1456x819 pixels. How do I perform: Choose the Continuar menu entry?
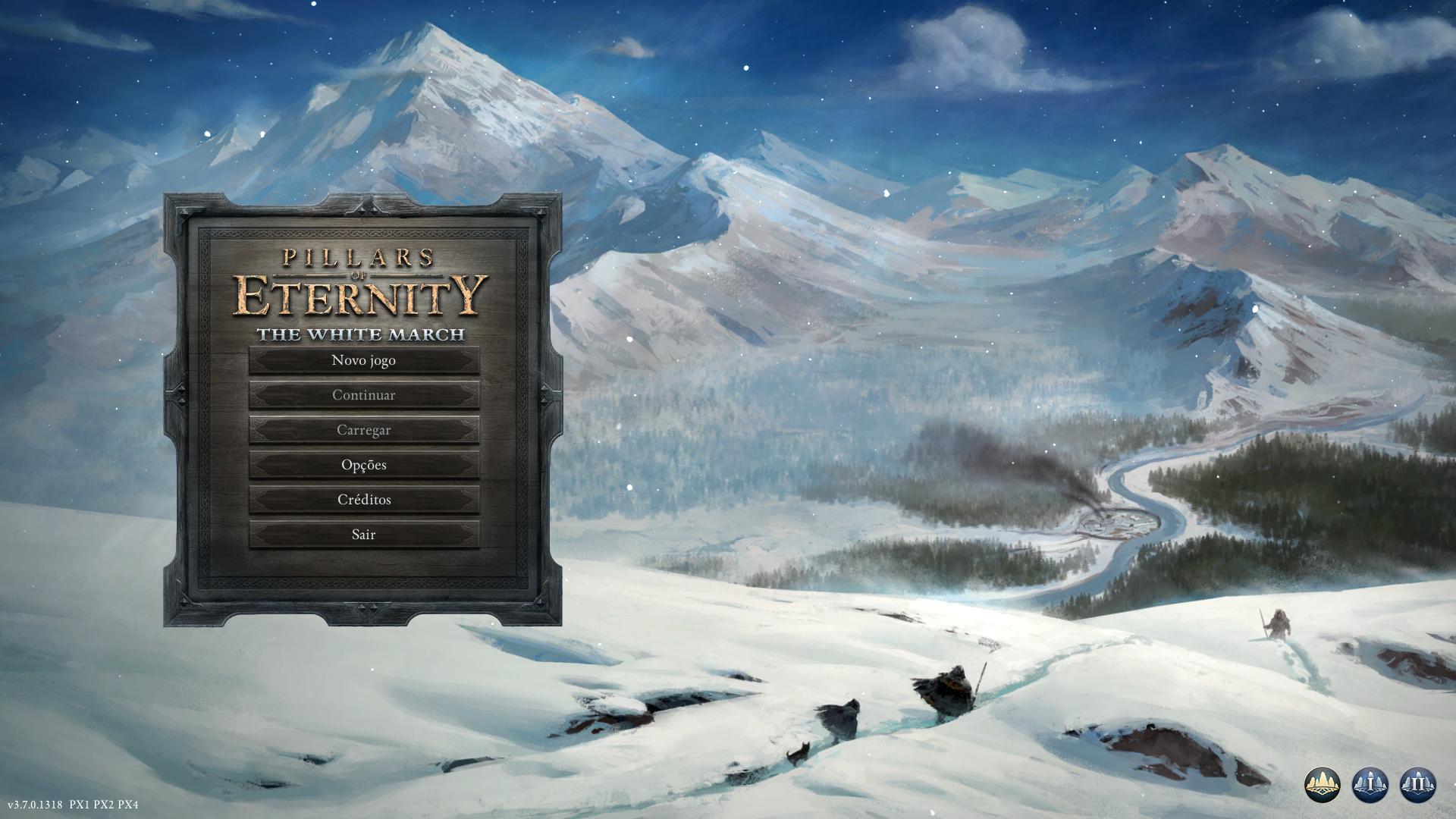pos(364,395)
